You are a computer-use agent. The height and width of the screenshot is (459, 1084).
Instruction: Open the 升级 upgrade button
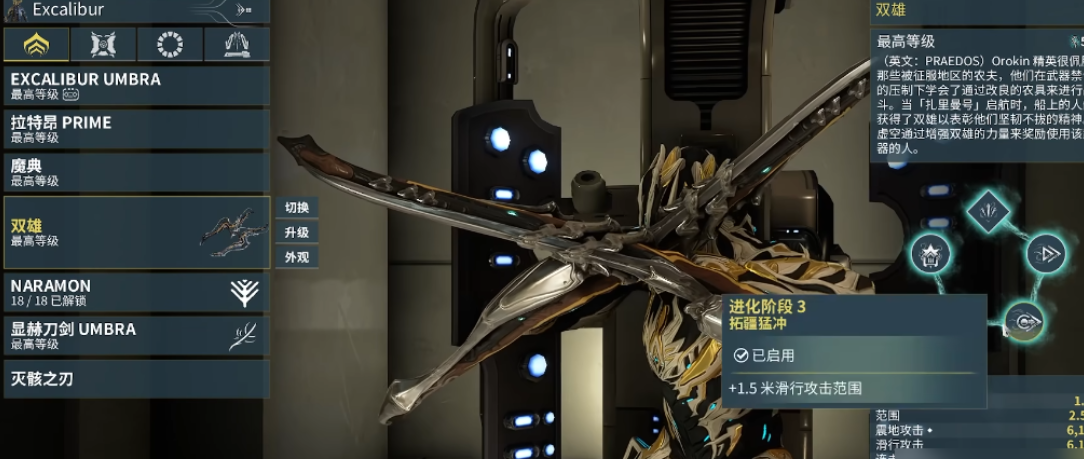(297, 232)
